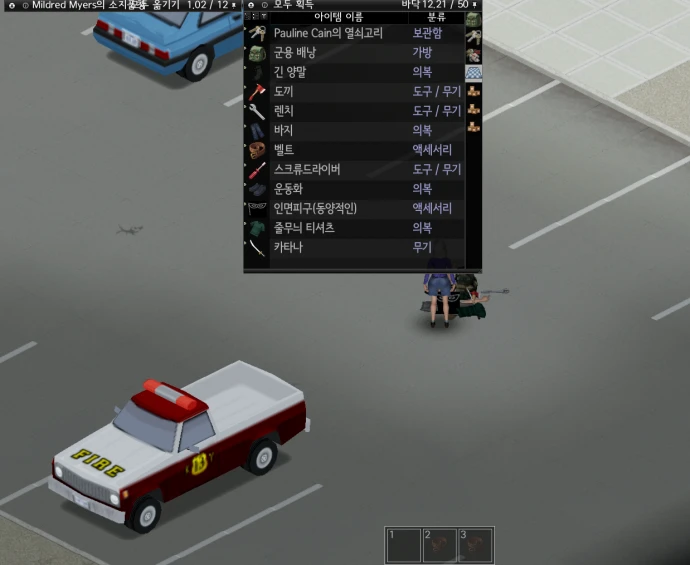This screenshot has height=565, width=690.
Task: Open the keyring container icon in sidebar
Action: [473, 39]
